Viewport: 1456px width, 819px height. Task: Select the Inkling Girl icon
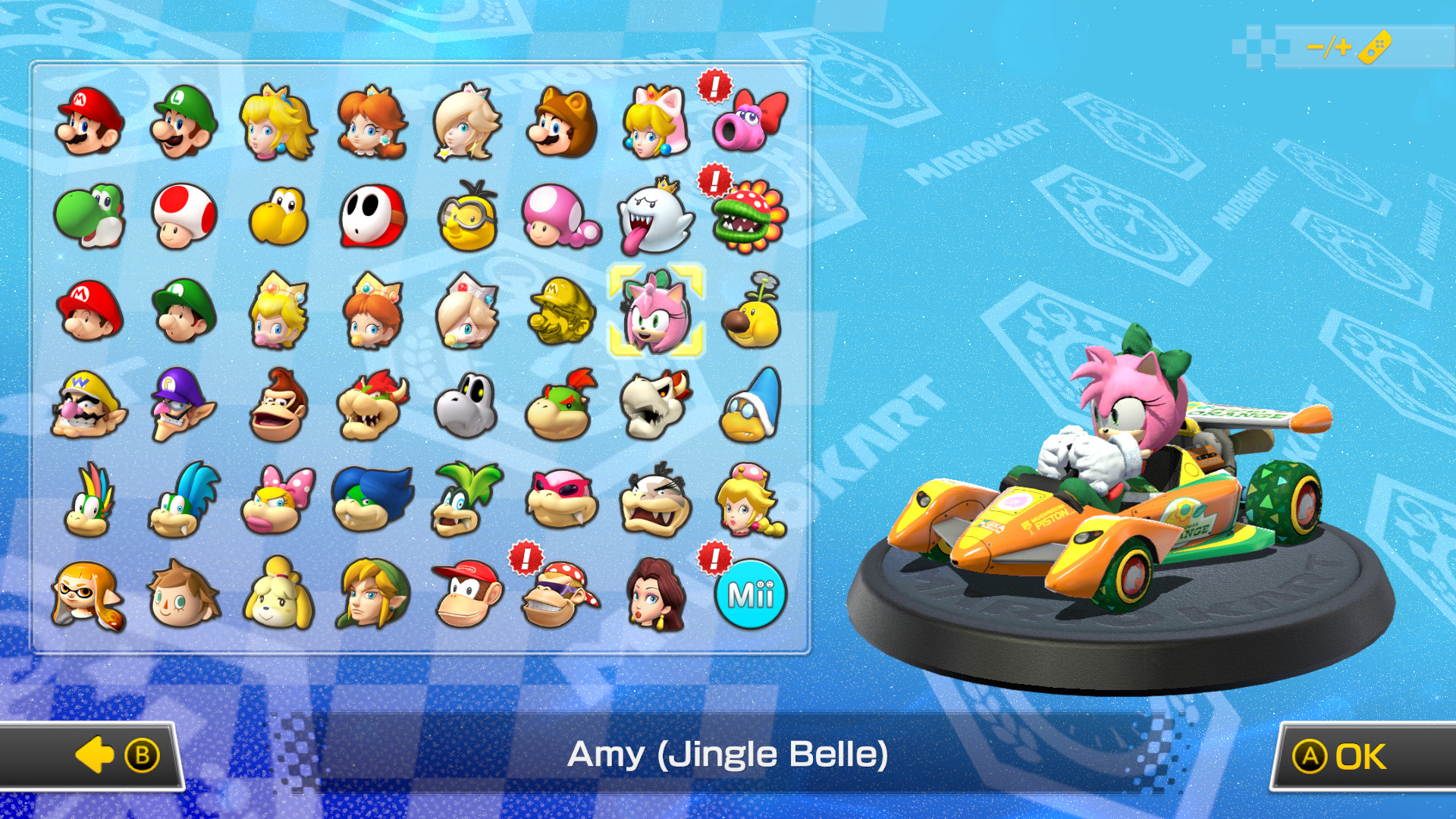[x=89, y=595]
